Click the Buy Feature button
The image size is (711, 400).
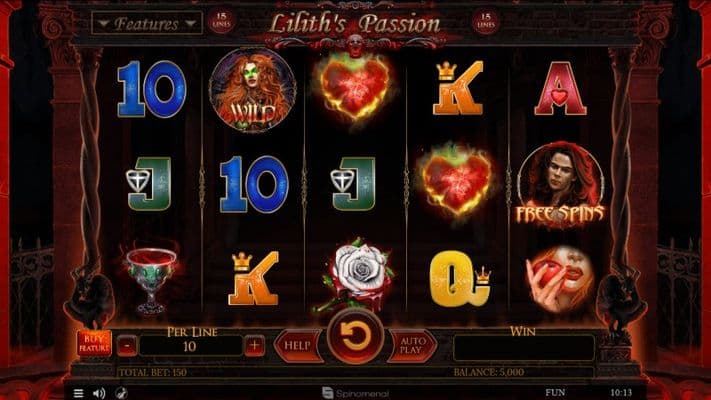point(94,345)
